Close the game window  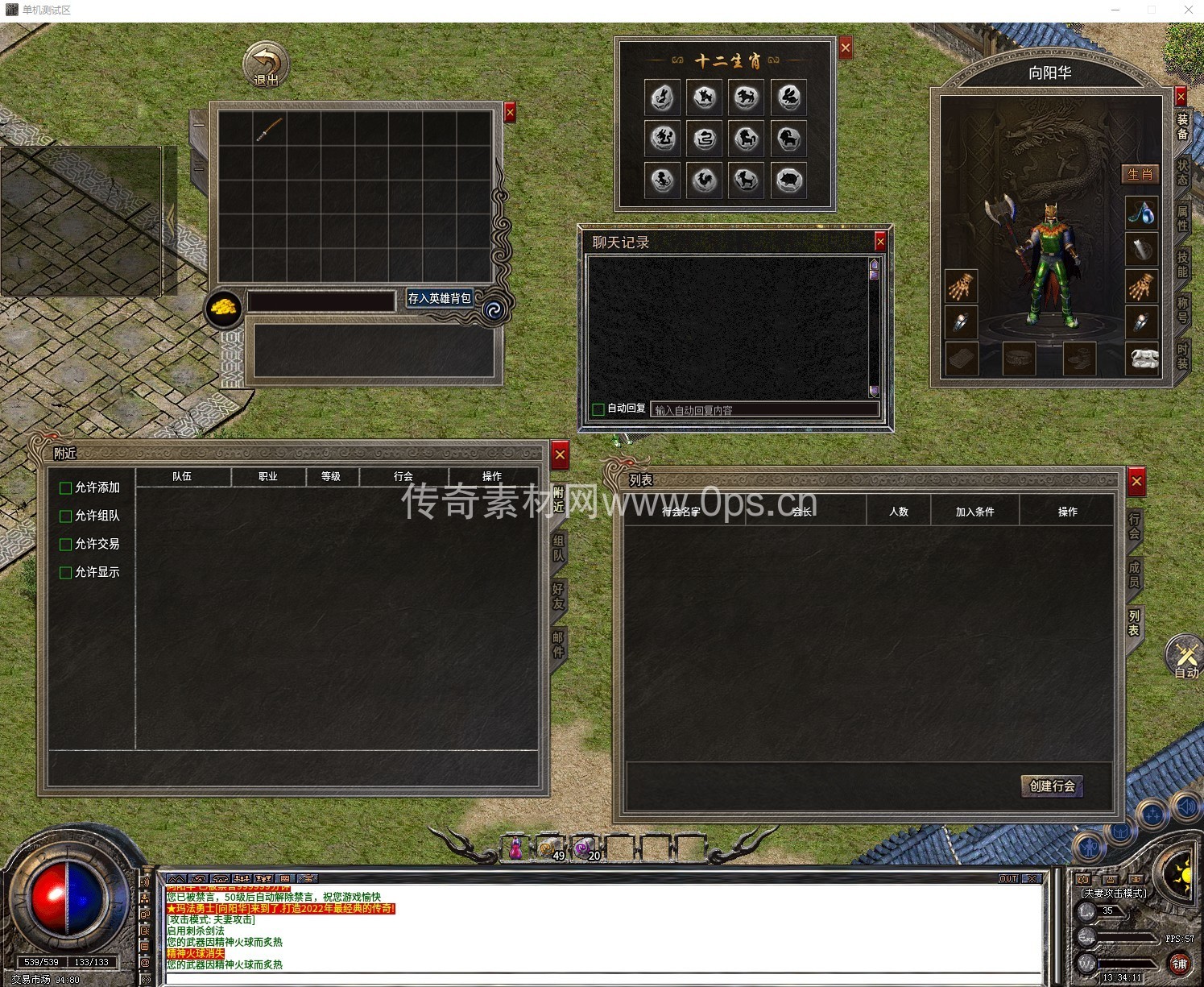pyautogui.click(x=1188, y=10)
